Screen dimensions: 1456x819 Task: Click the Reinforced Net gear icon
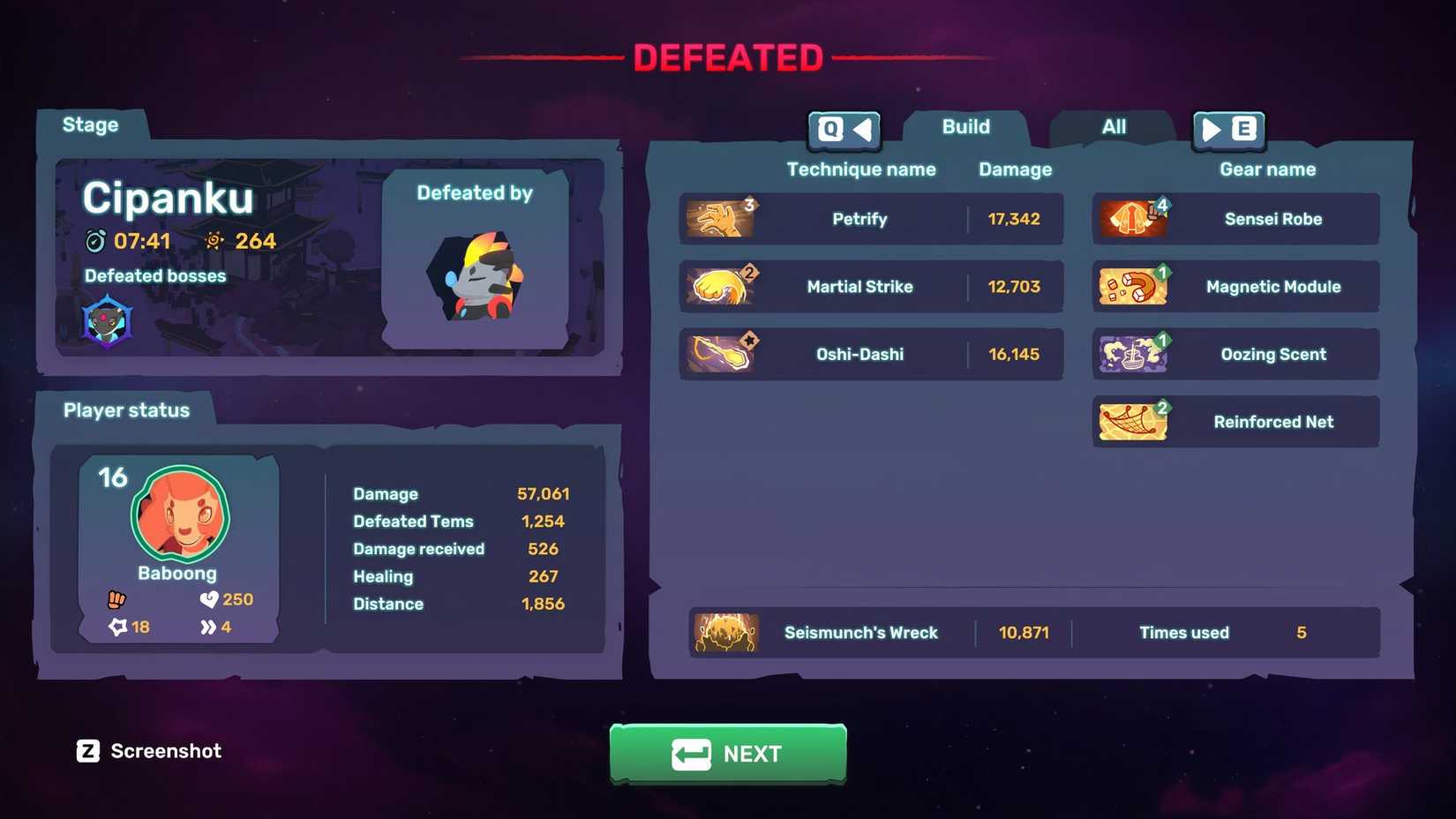(x=1132, y=421)
